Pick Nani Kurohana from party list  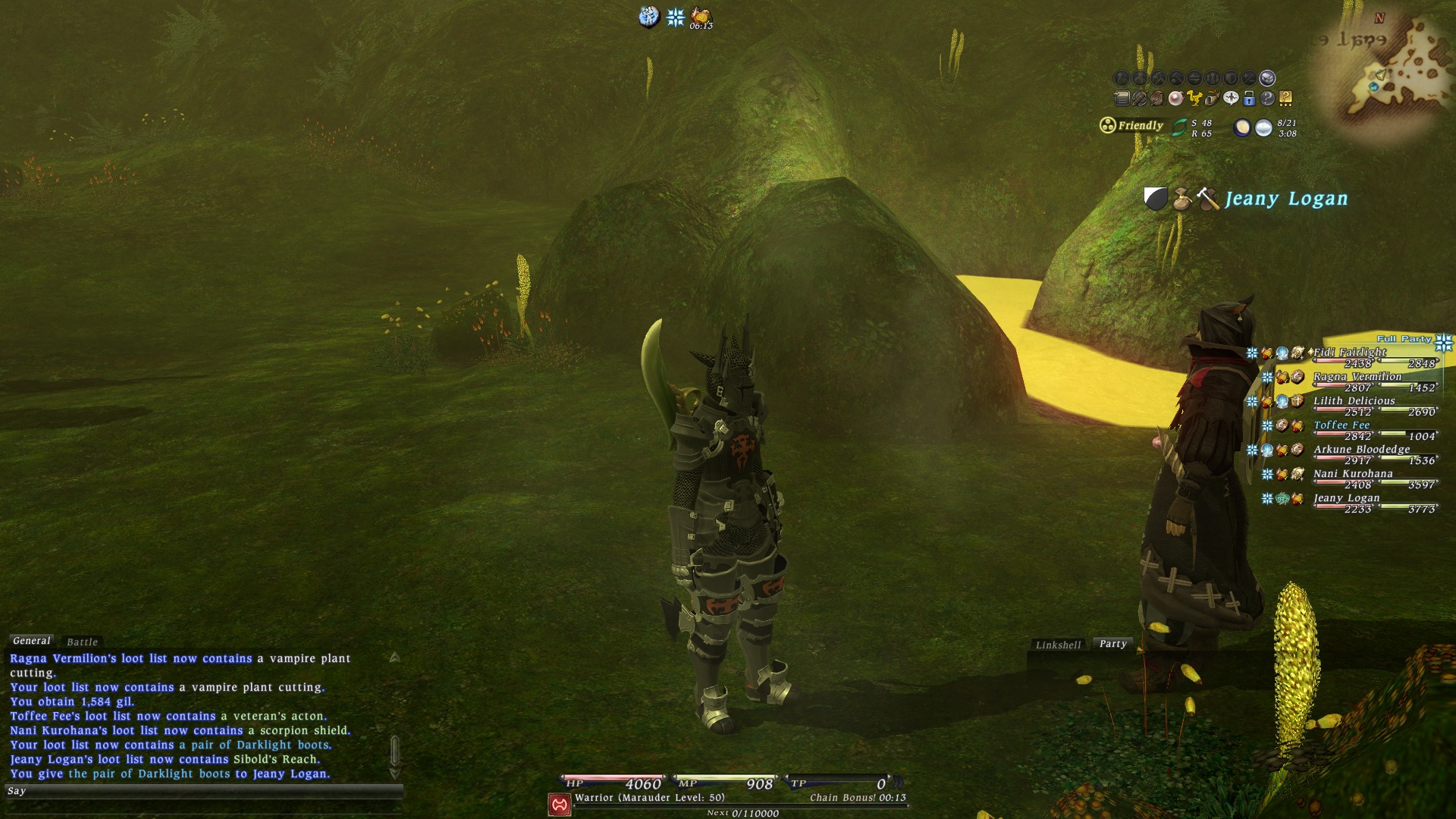pos(1353,474)
